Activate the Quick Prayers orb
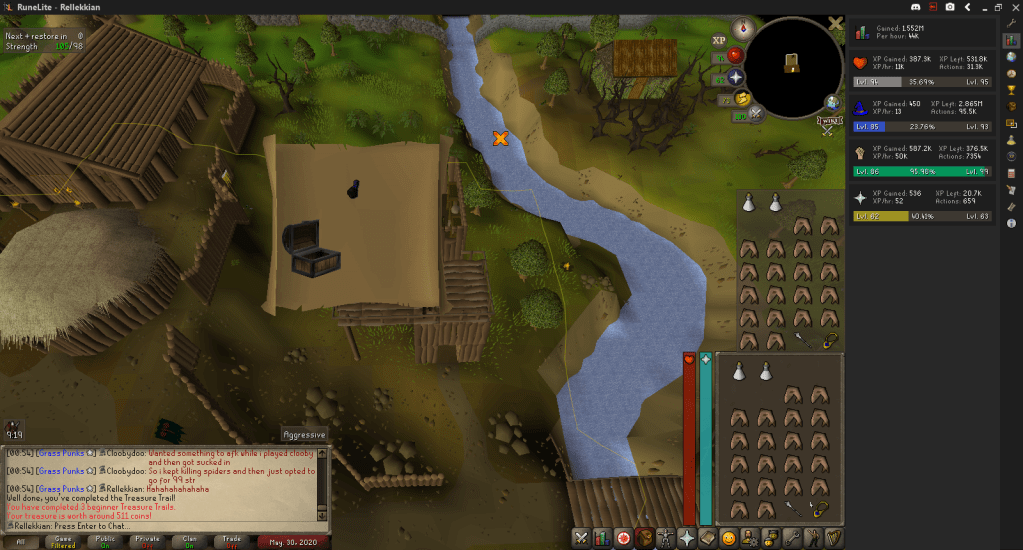 [x=736, y=76]
